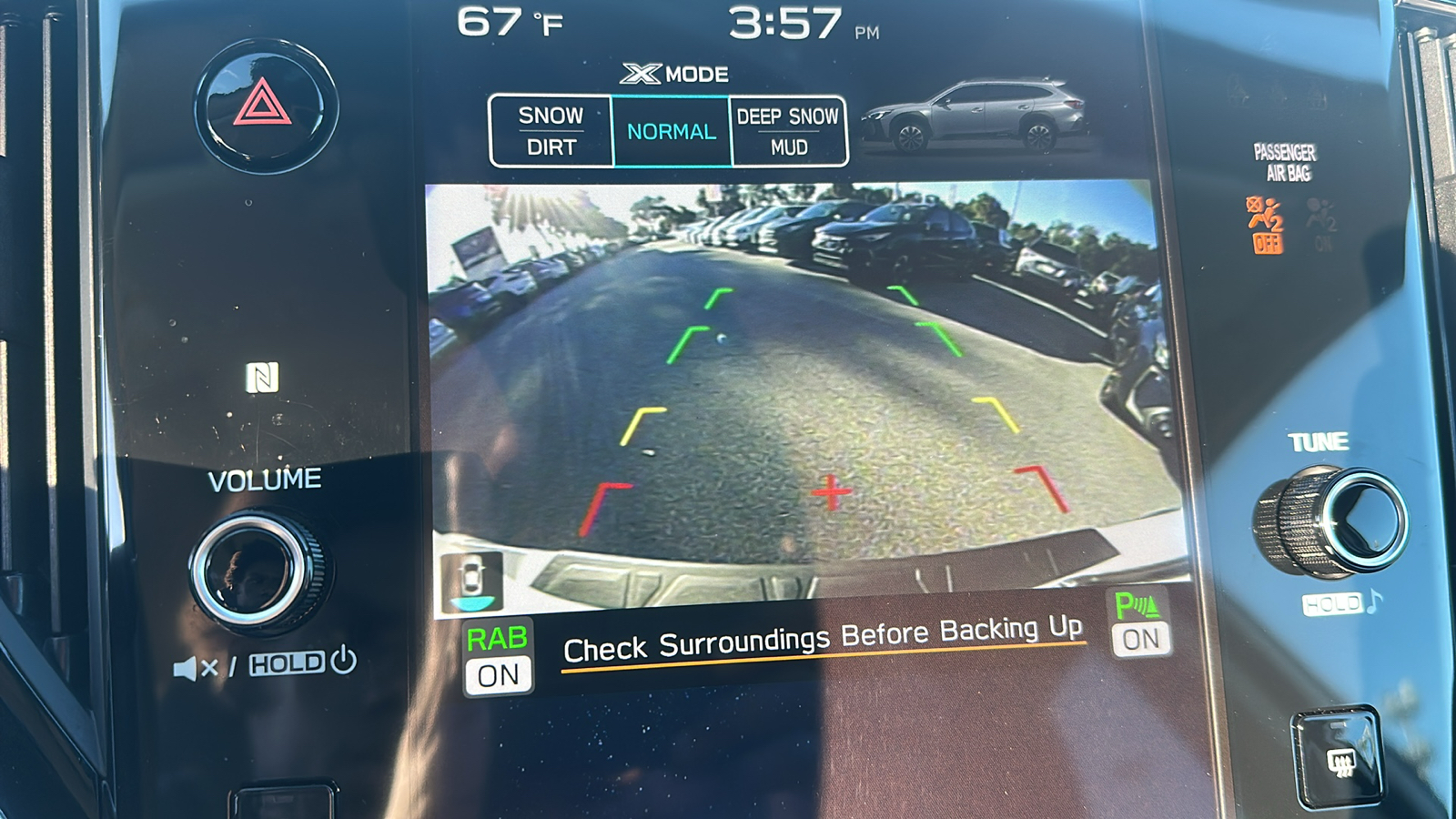This screenshot has height=819, width=1456.
Task: Select DEEP SNOW/MUD mode
Action: pos(789,129)
